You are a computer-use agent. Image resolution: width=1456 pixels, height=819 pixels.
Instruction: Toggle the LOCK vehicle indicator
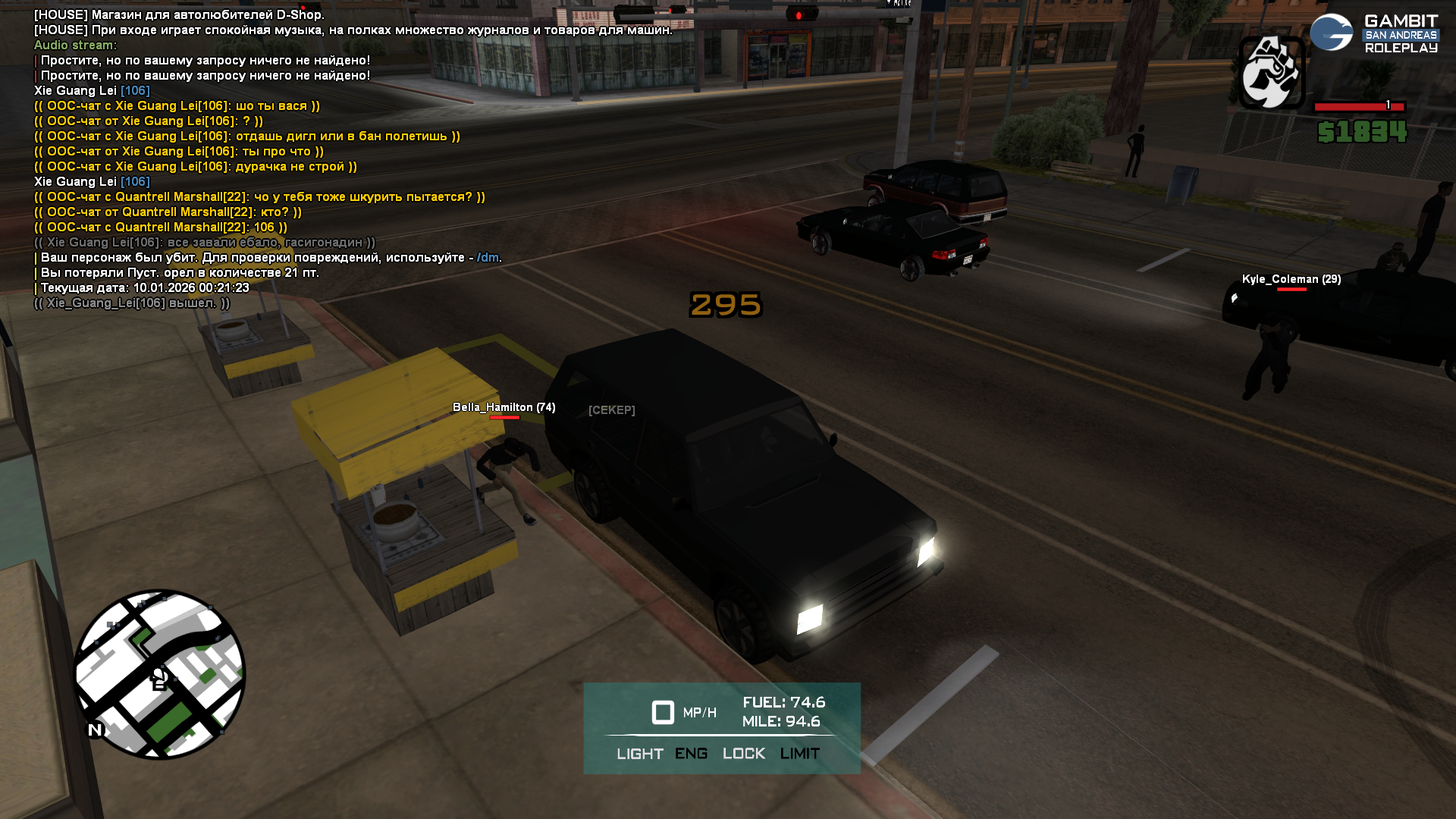coord(743,754)
